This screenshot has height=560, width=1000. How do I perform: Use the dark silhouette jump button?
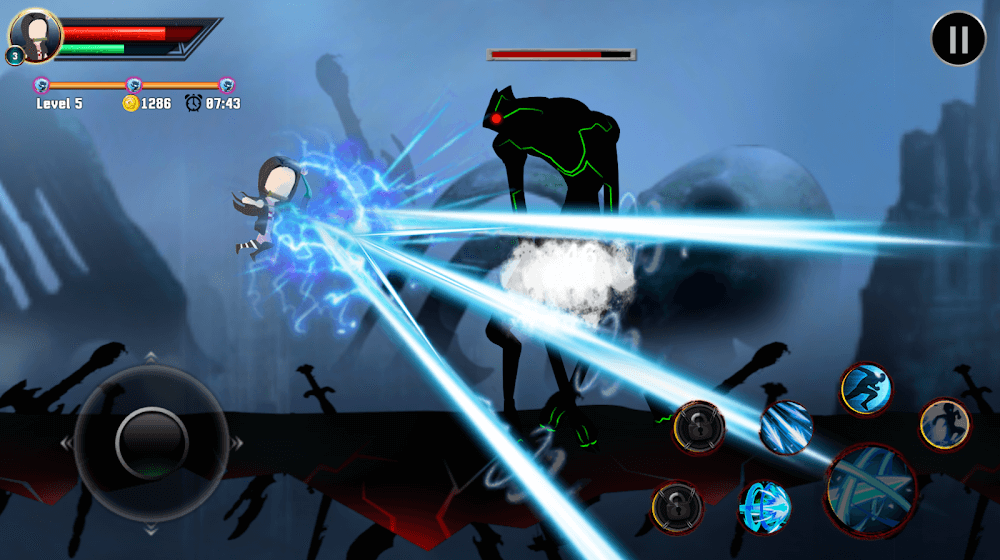[944, 423]
